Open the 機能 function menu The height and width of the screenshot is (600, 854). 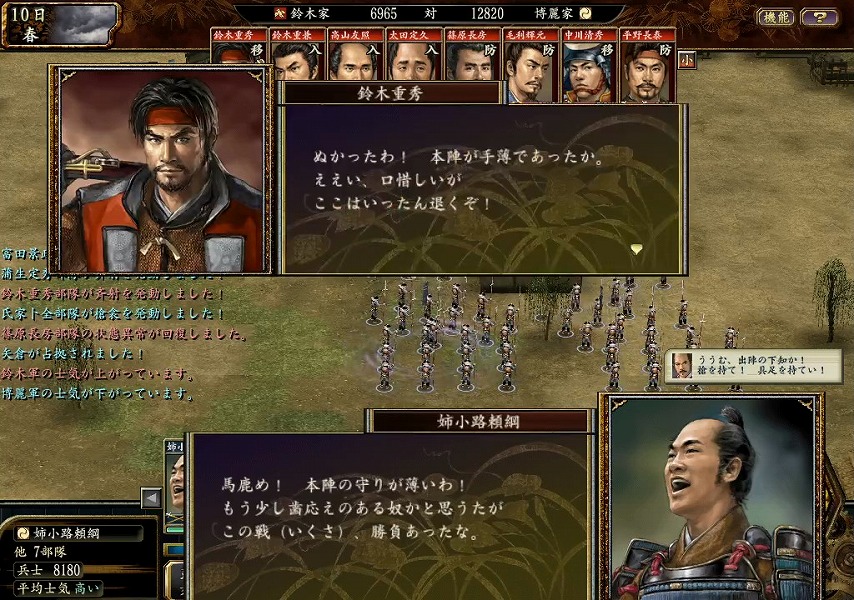(x=776, y=17)
